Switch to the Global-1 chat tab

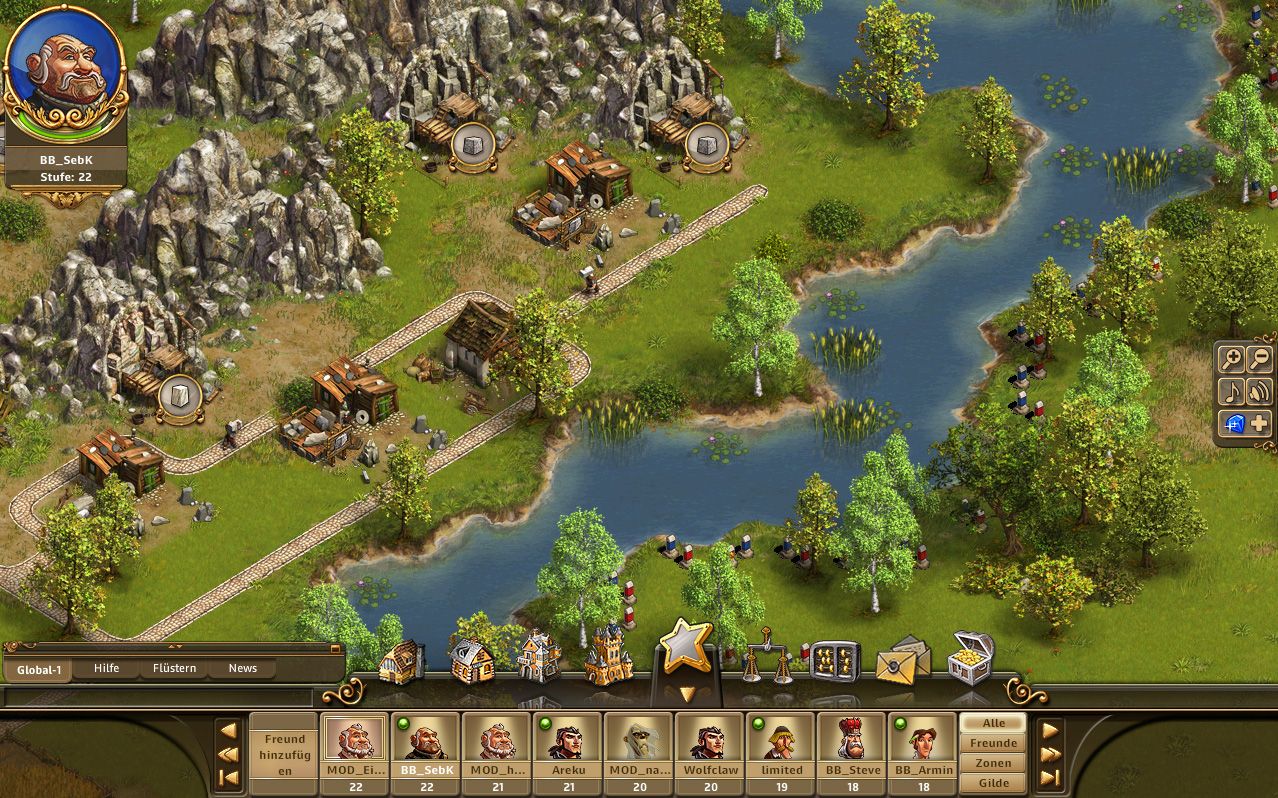tap(37, 668)
